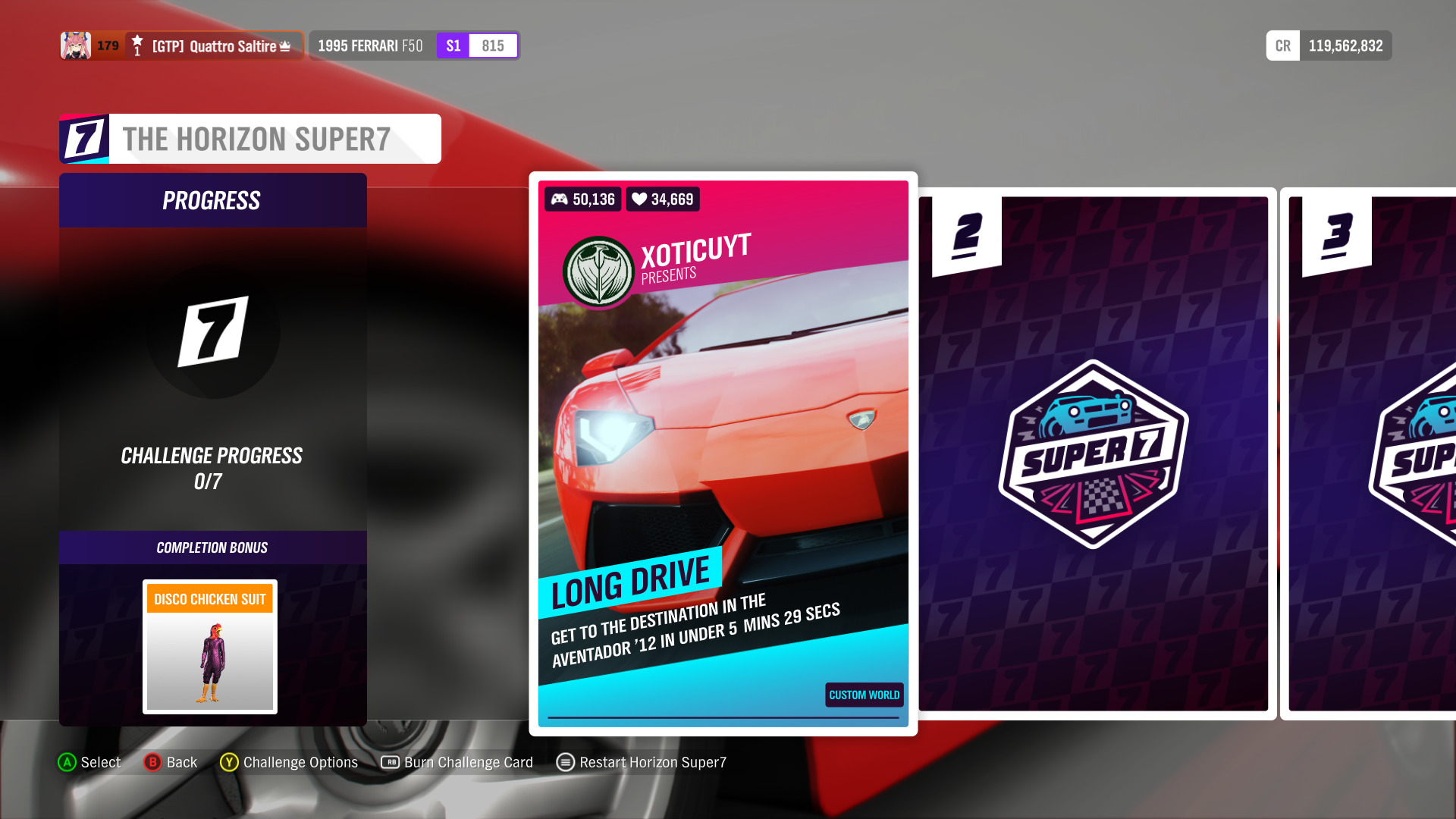This screenshot has height=819, width=1456.
Task: Click the S1 815 performance rating badge
Action: coord(477,45)
